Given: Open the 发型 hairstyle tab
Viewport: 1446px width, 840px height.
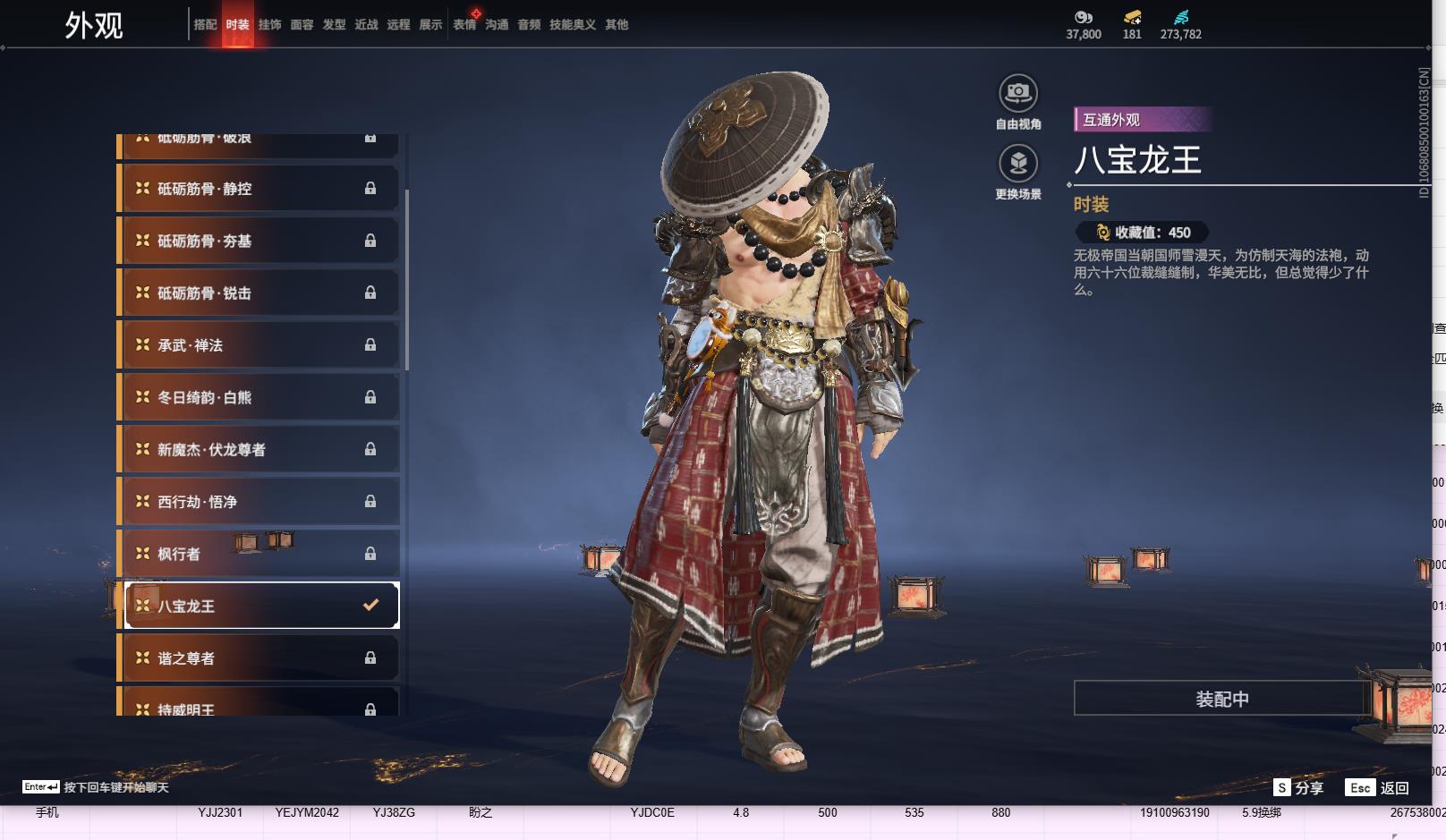Looking at the screenshot, I should [x=334, y=25].
